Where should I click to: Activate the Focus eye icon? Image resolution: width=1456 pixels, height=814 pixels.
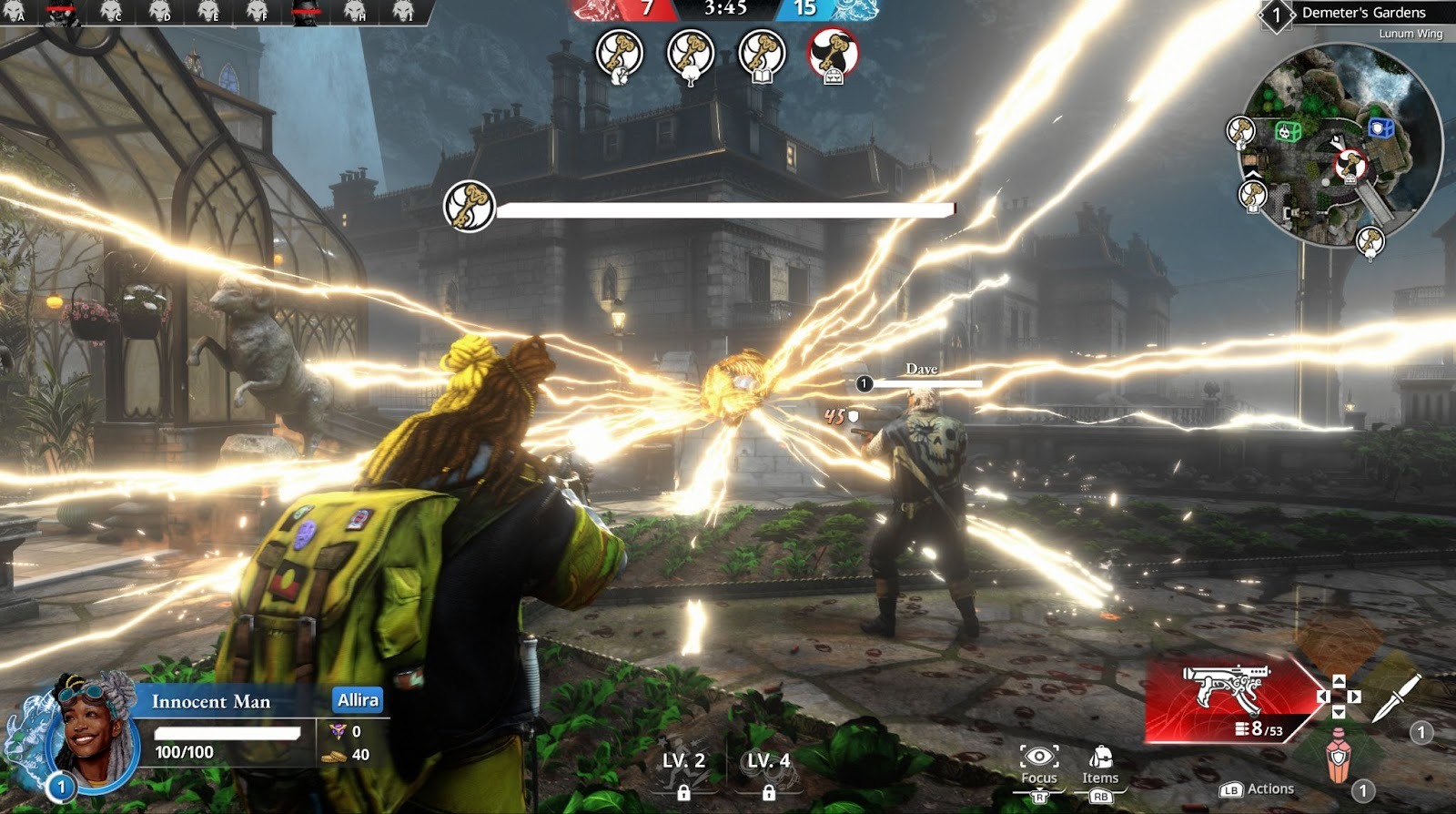click(x=1038, y=758)
